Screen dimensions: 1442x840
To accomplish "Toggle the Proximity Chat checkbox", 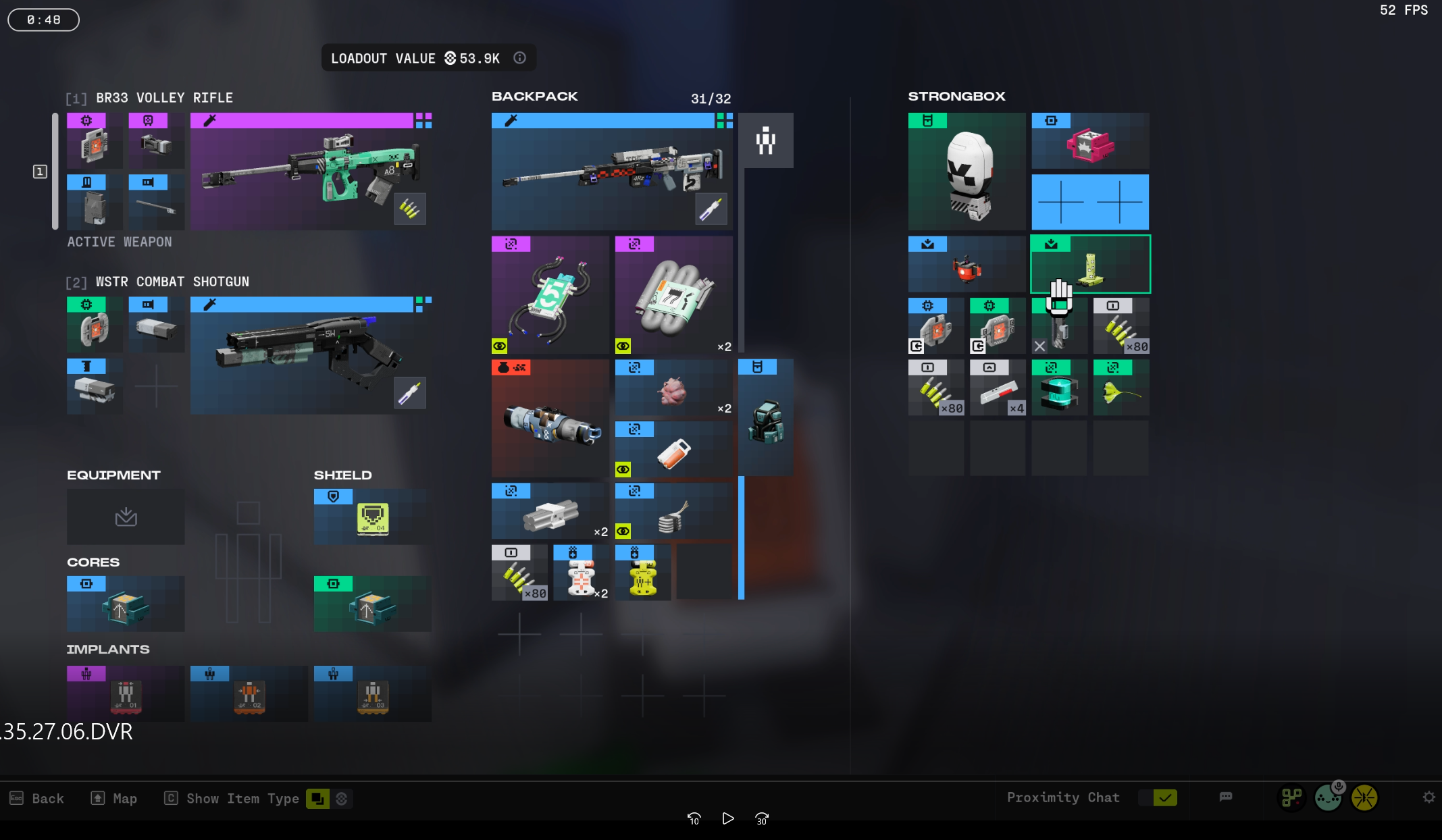I will pos(1164,798).
